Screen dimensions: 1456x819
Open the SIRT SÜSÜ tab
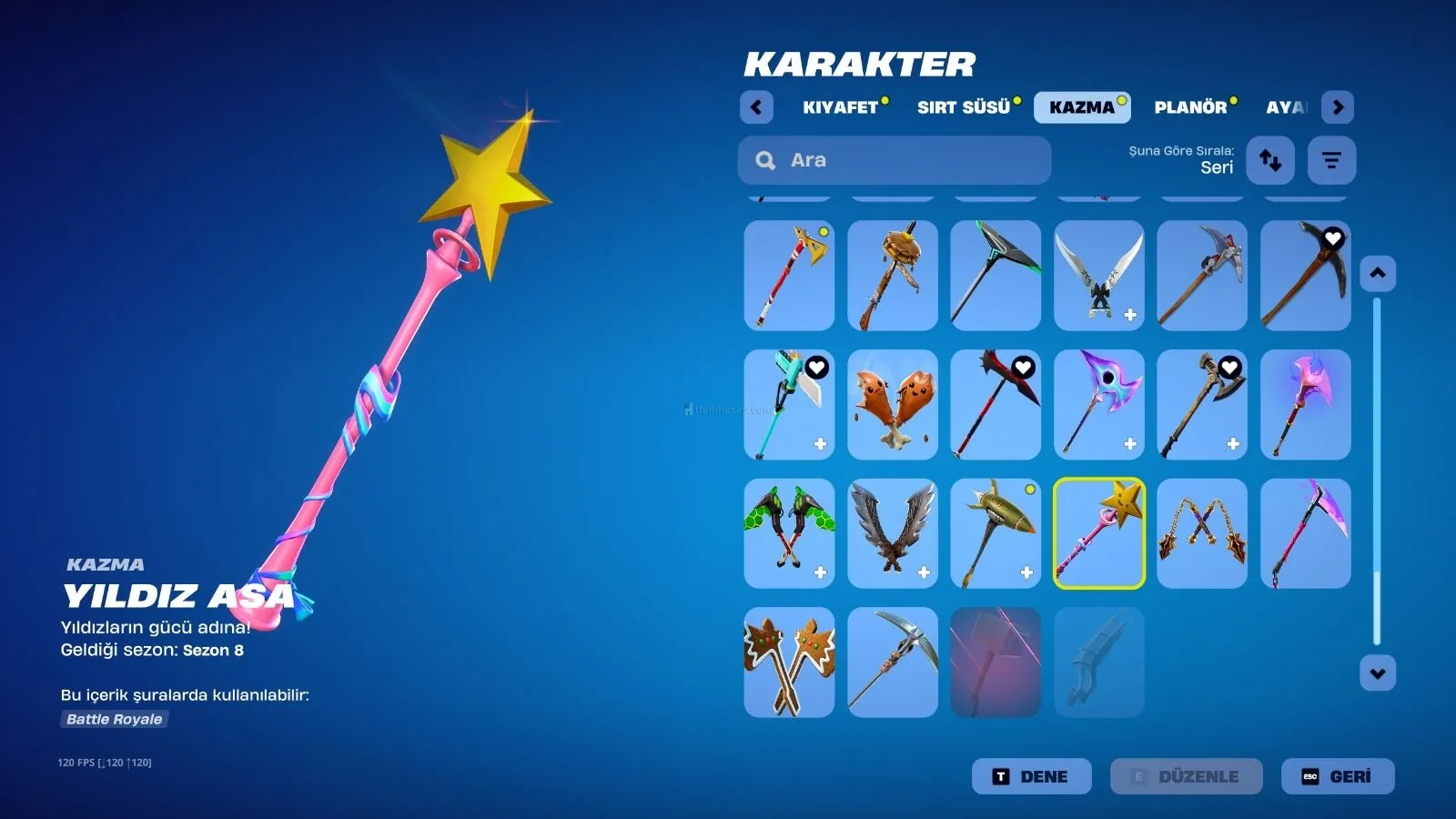pyautogui.click(x=964, y=107)
